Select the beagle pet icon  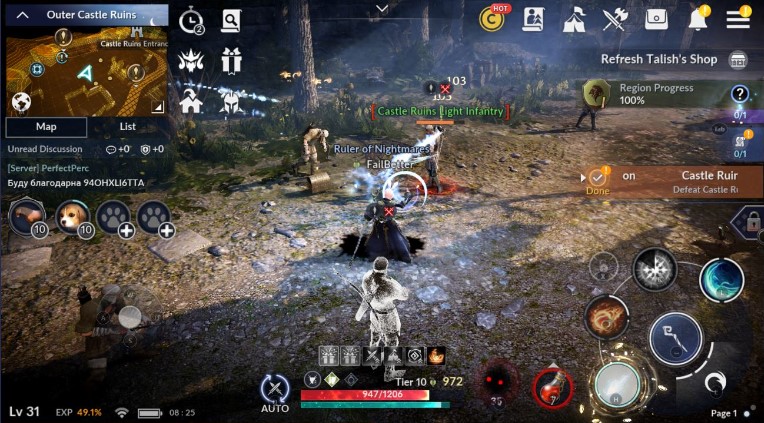click(x=69, y=215)
